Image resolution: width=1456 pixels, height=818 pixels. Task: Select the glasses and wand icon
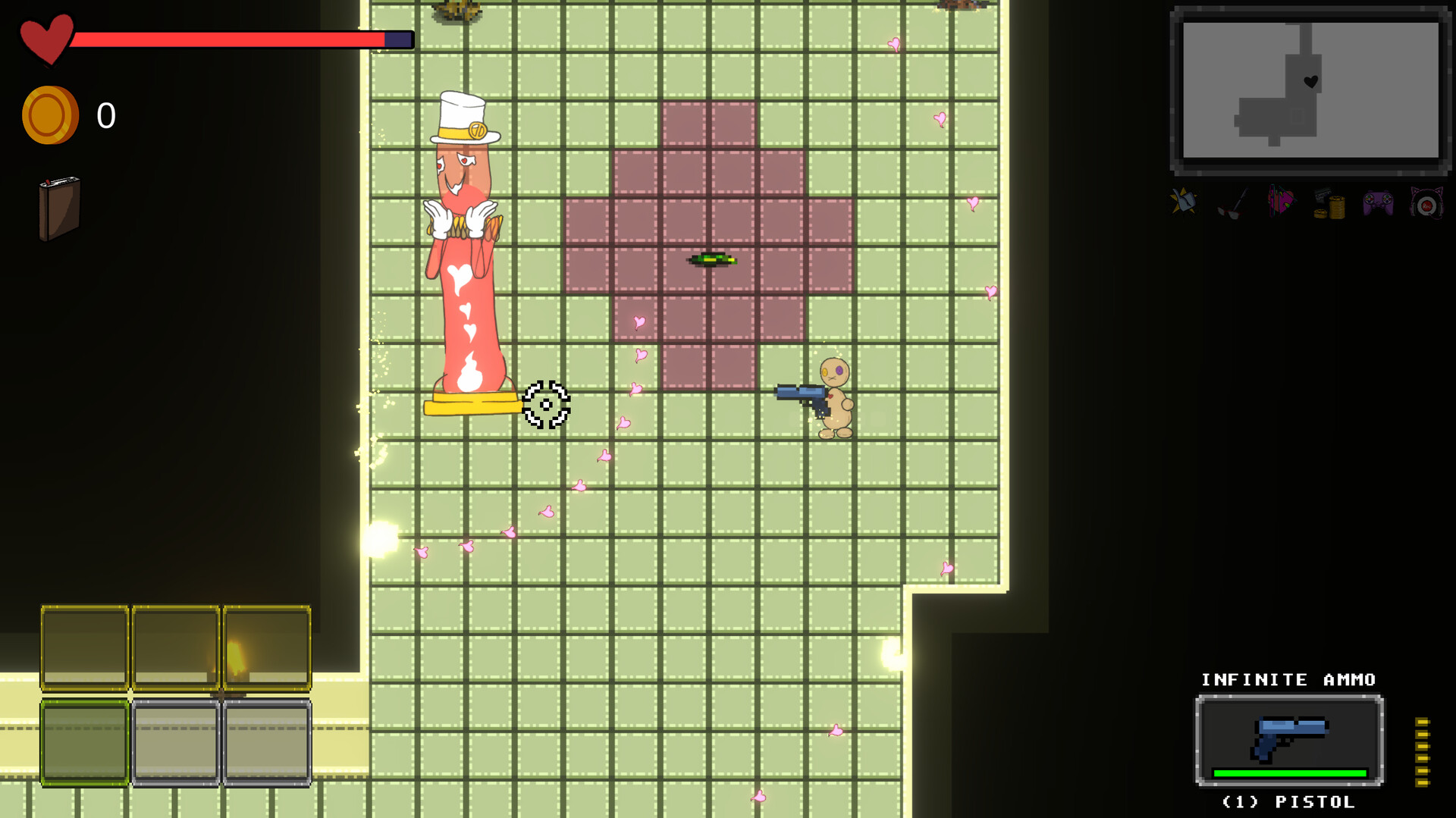1232,203
